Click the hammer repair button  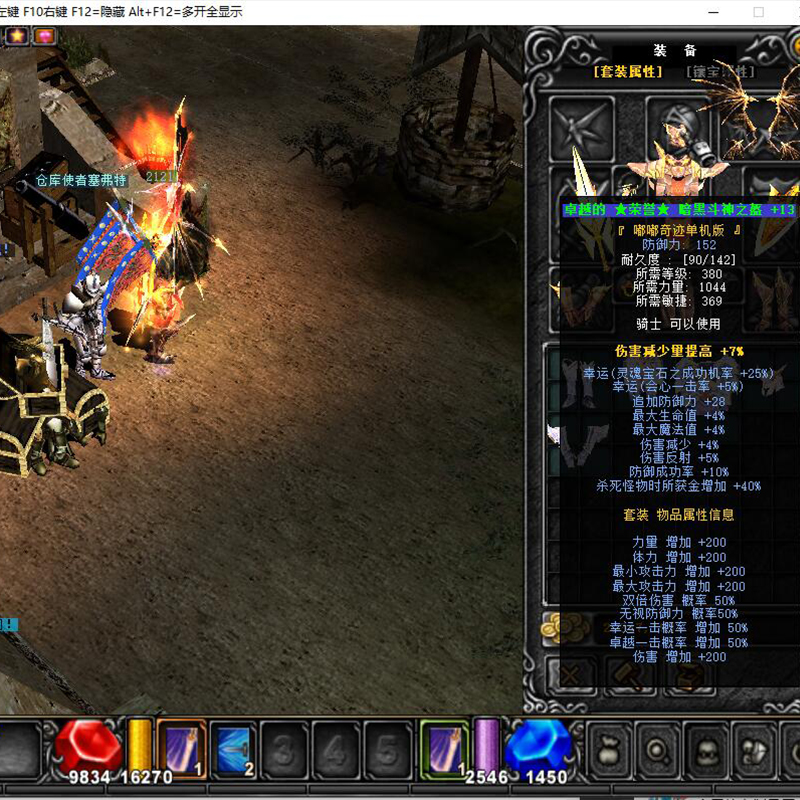pyautogui.click(x=631, y=675)
